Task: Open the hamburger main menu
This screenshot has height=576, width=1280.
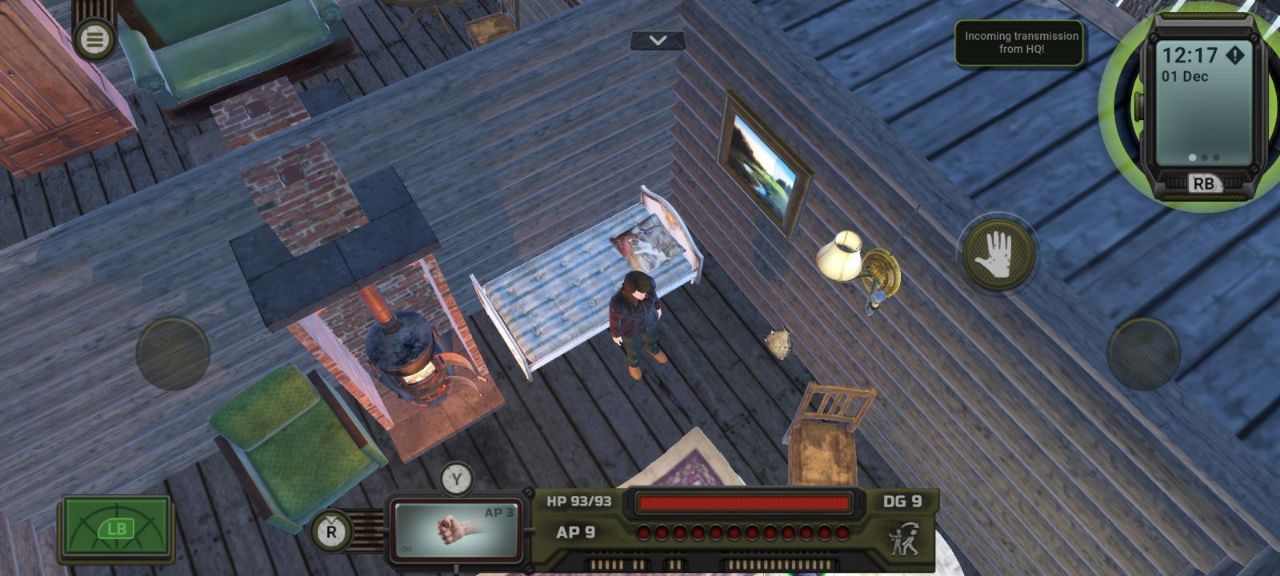Action: click(95, 40)
